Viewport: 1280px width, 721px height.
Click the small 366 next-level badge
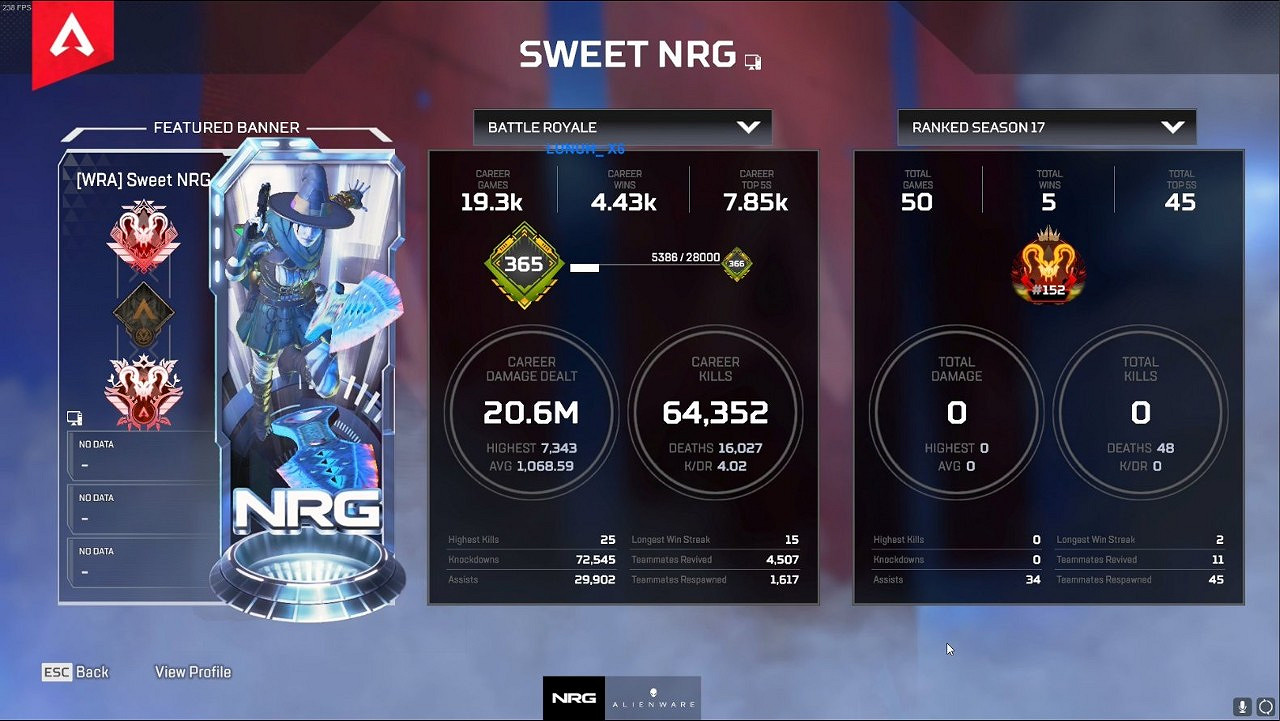[x=736, y=265]
